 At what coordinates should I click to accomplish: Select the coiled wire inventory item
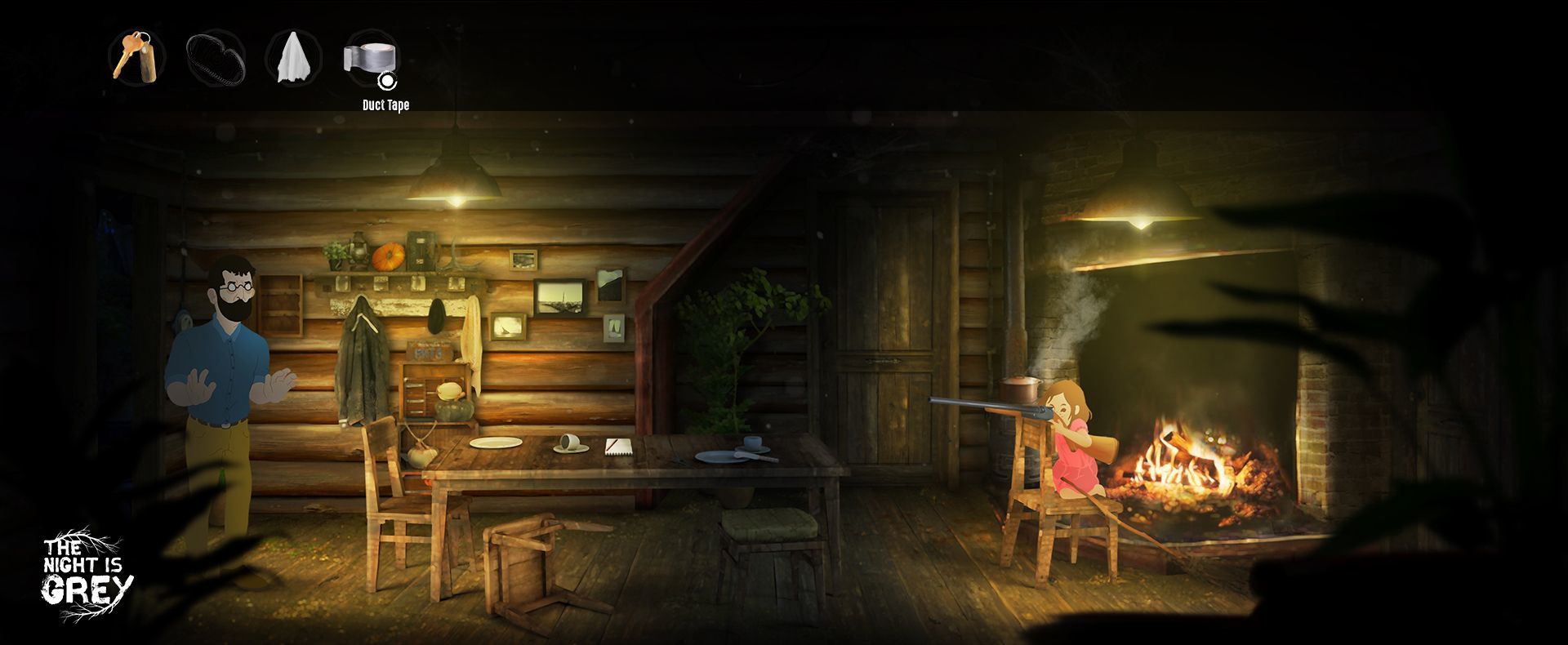[216, 59]
